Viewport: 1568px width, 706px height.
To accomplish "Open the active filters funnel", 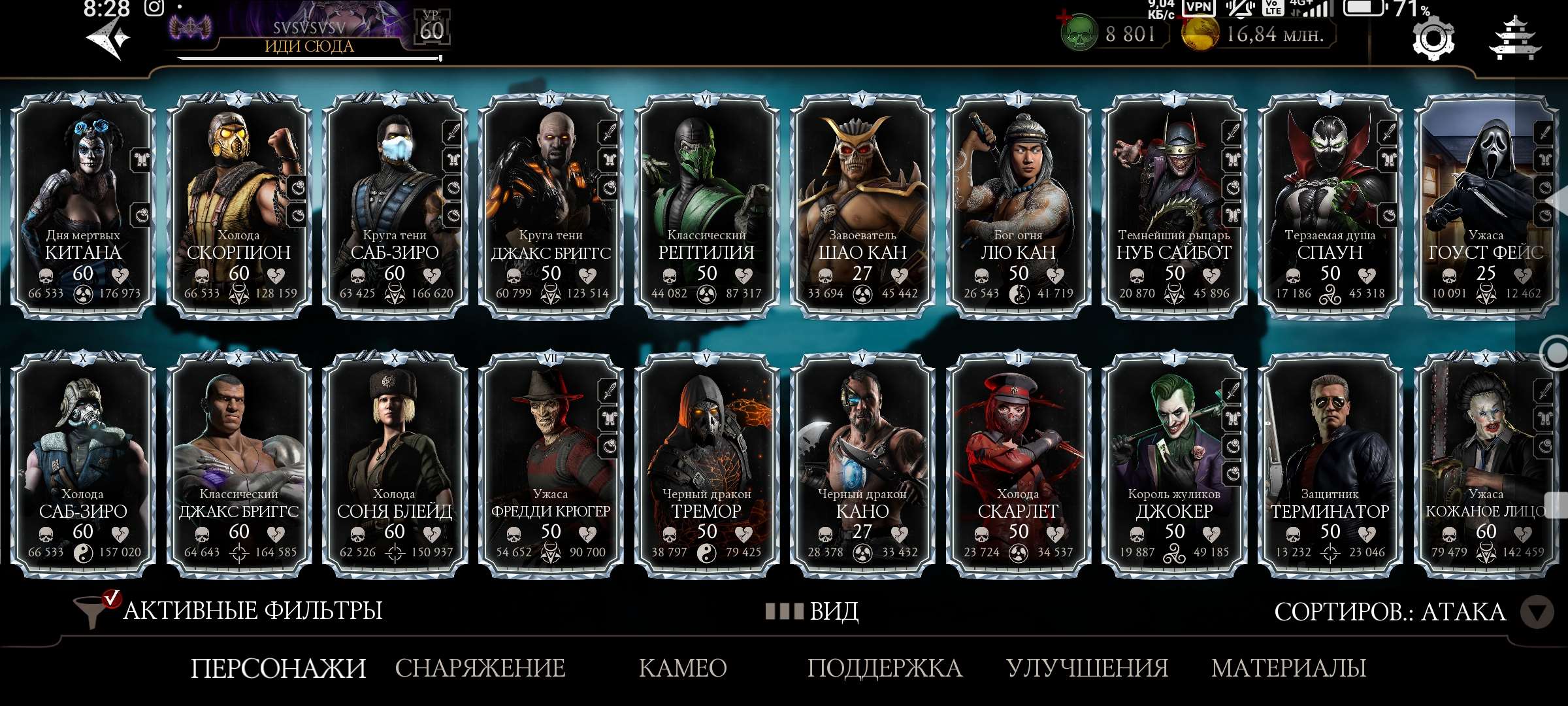I will coord(91,611).
